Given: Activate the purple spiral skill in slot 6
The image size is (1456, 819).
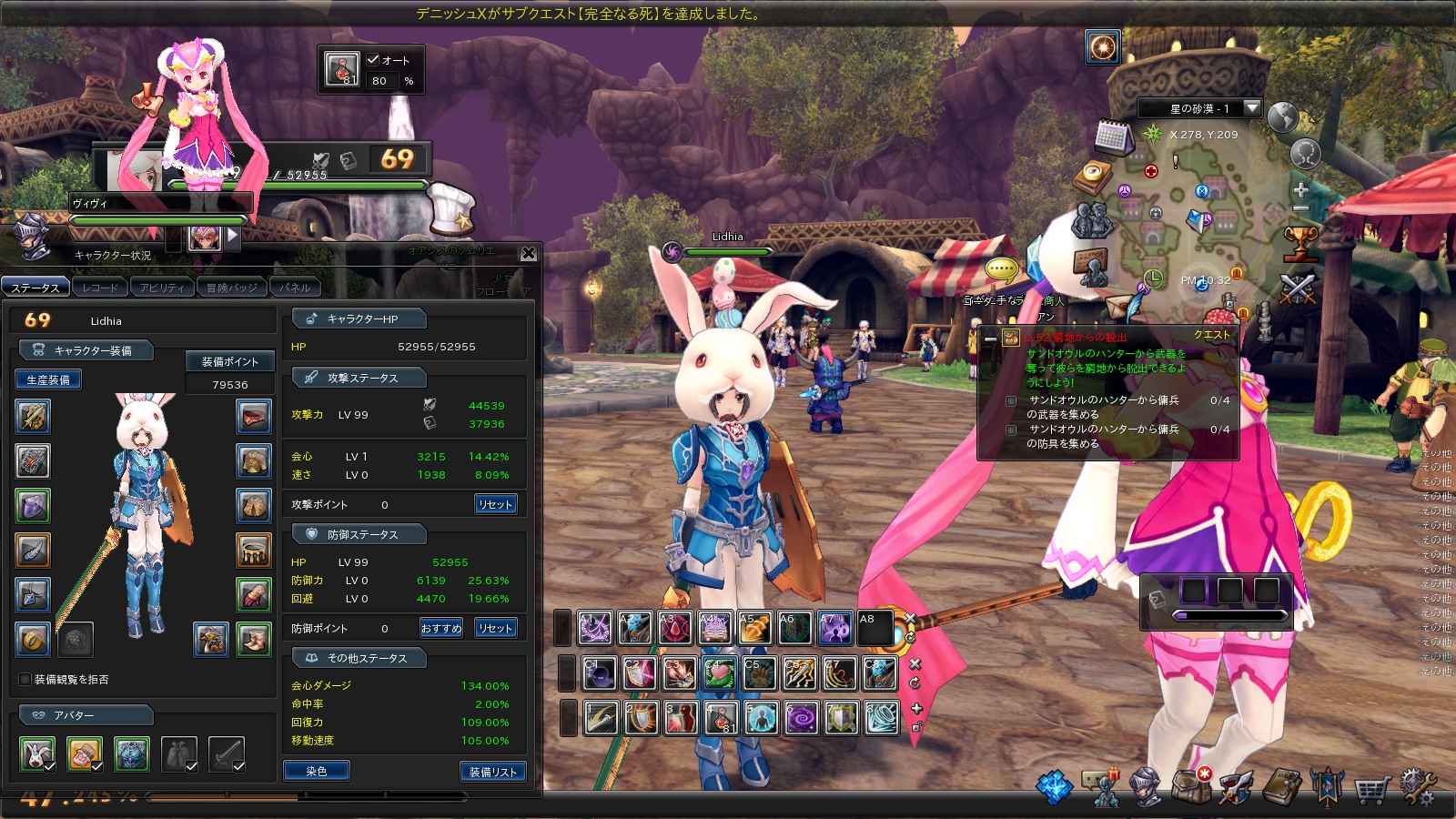Looking at the screenshot, I should tap(801, 719).
